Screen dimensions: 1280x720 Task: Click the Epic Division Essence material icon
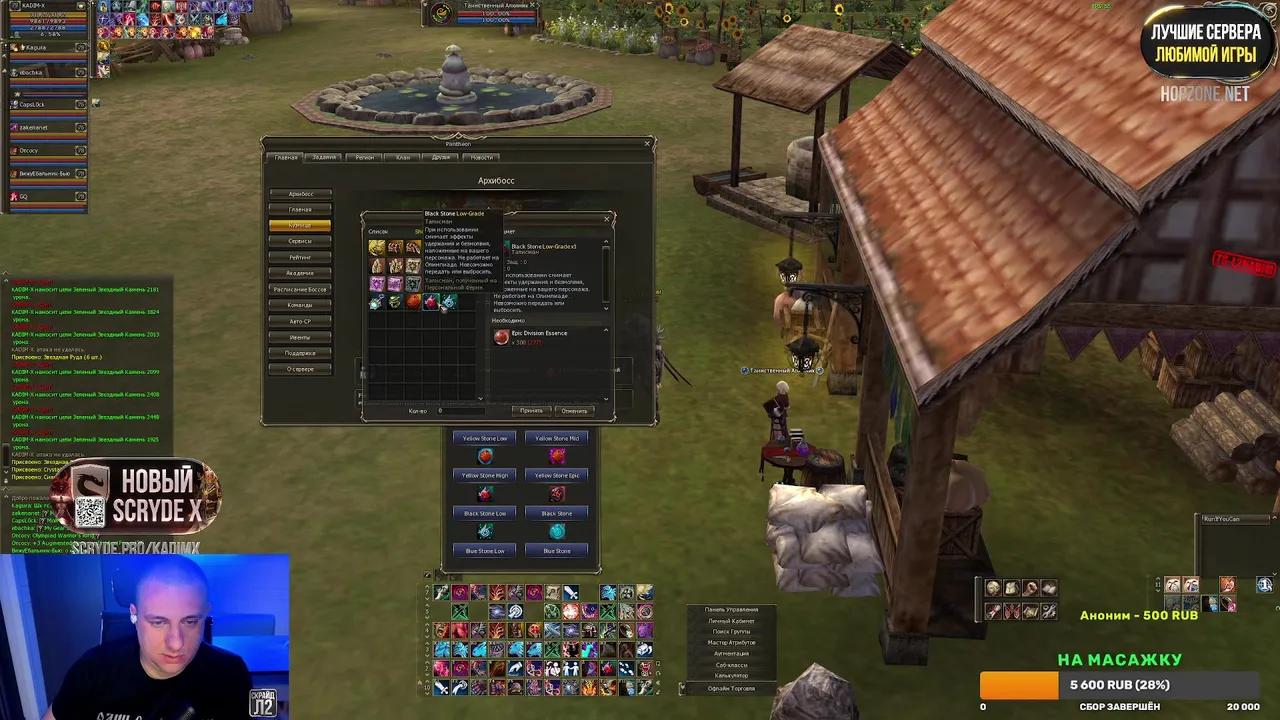point(501,337)
